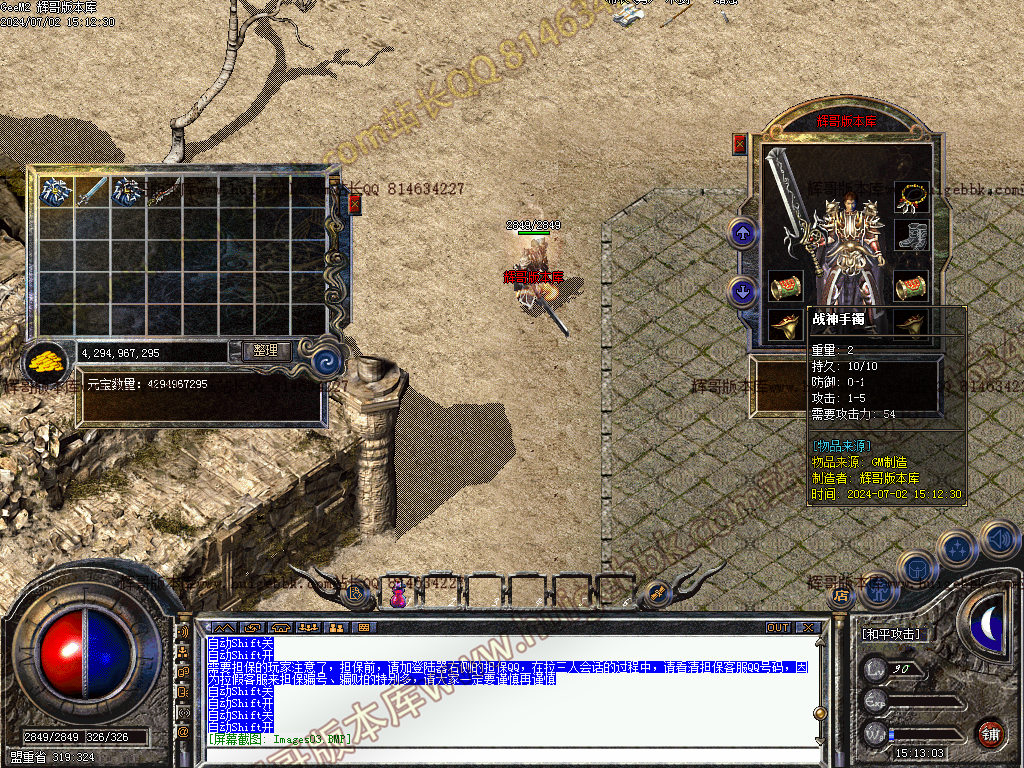This screenshot has height=768, width=1024.
Task: Open the red 铺 shop button
Action: [x=990, y=731]
